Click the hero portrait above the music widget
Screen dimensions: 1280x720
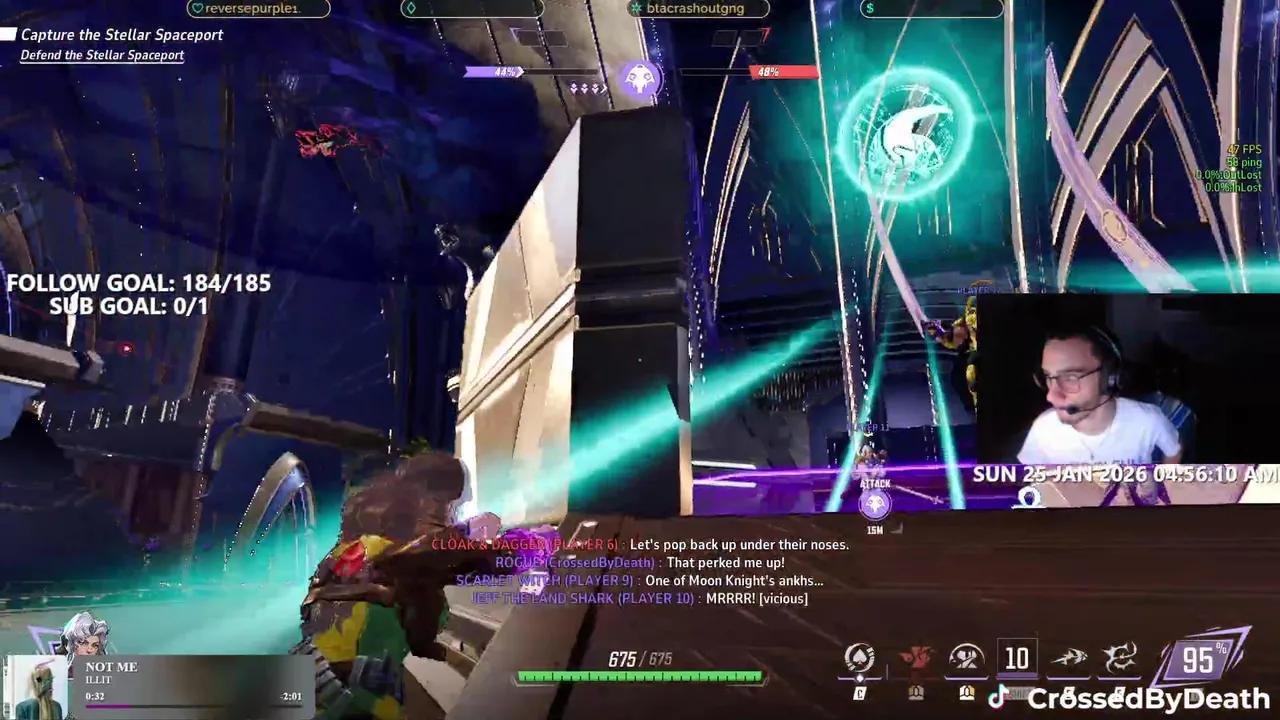[x=83, y=633]
